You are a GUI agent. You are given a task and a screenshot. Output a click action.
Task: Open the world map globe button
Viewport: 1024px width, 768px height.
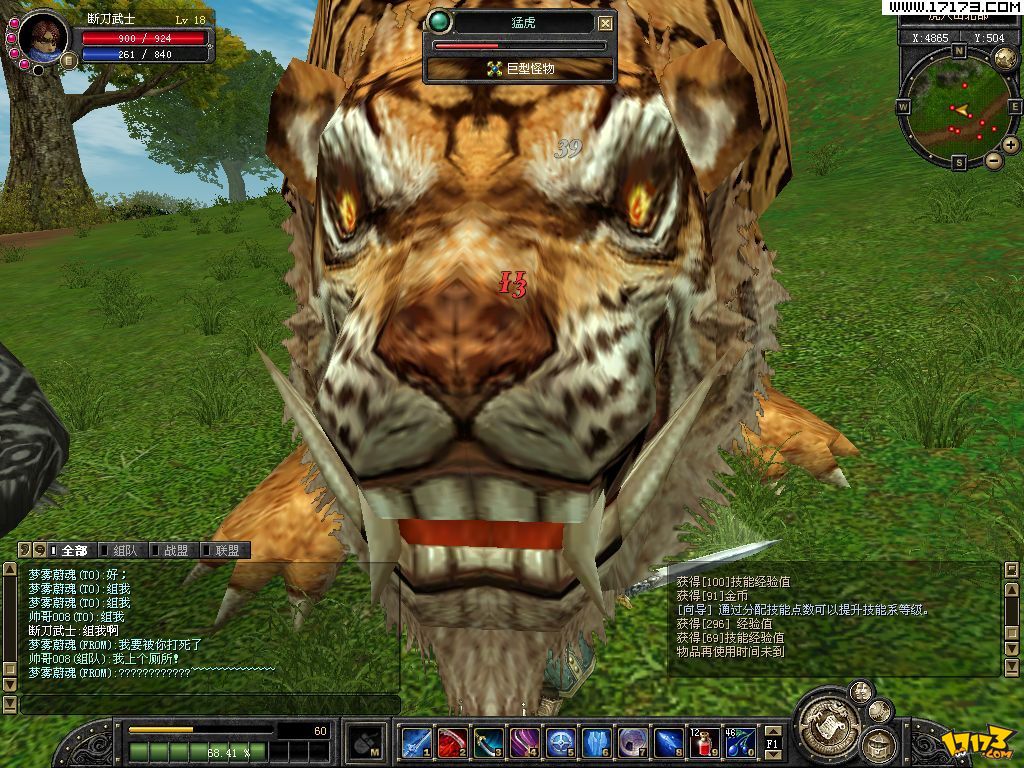click(1005, 56)
